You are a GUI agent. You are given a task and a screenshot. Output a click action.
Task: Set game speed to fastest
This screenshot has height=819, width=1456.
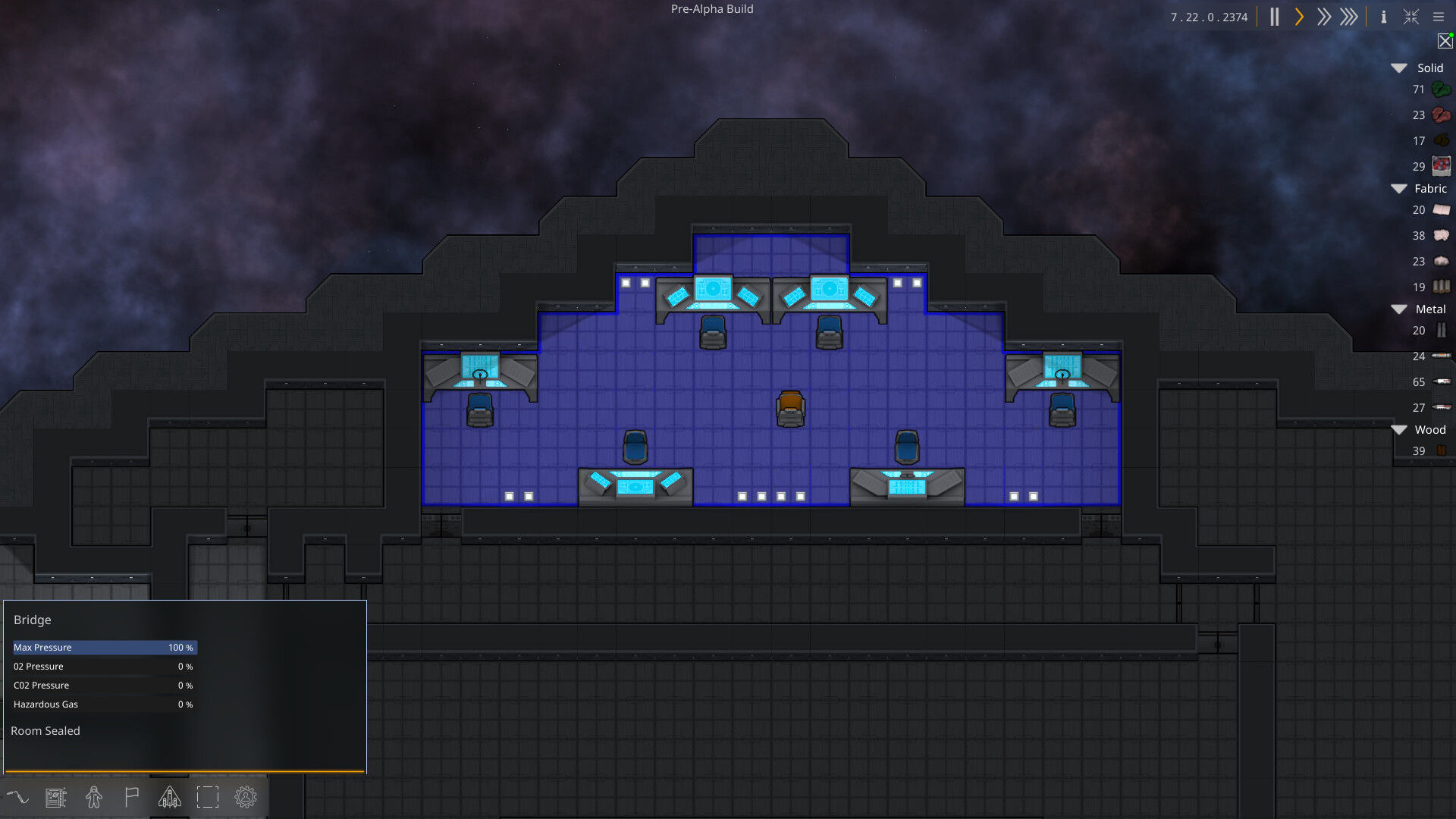(x=1349, y=17)
